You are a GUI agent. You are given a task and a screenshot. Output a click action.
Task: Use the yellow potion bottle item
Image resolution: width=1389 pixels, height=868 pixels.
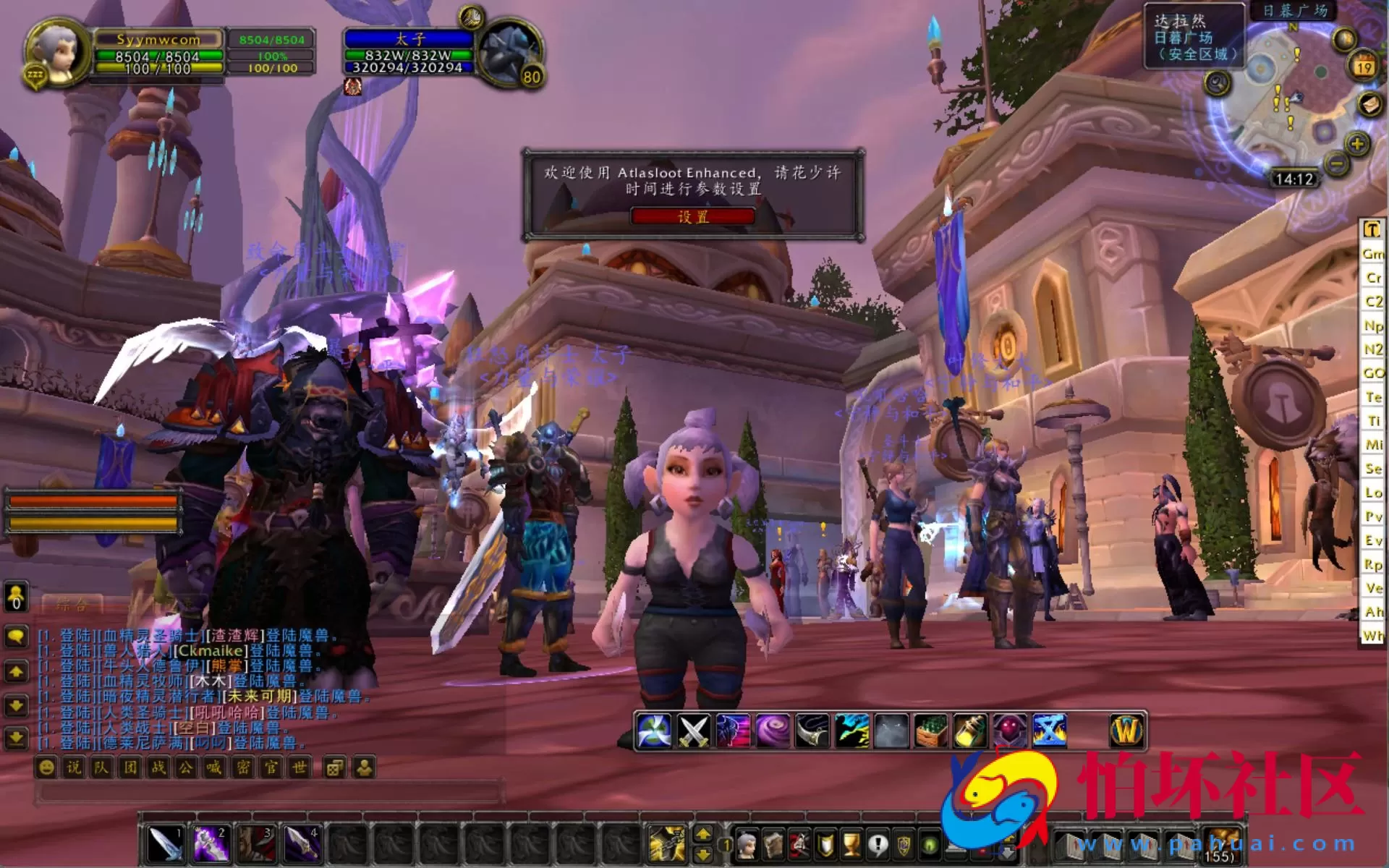point(970,731)
